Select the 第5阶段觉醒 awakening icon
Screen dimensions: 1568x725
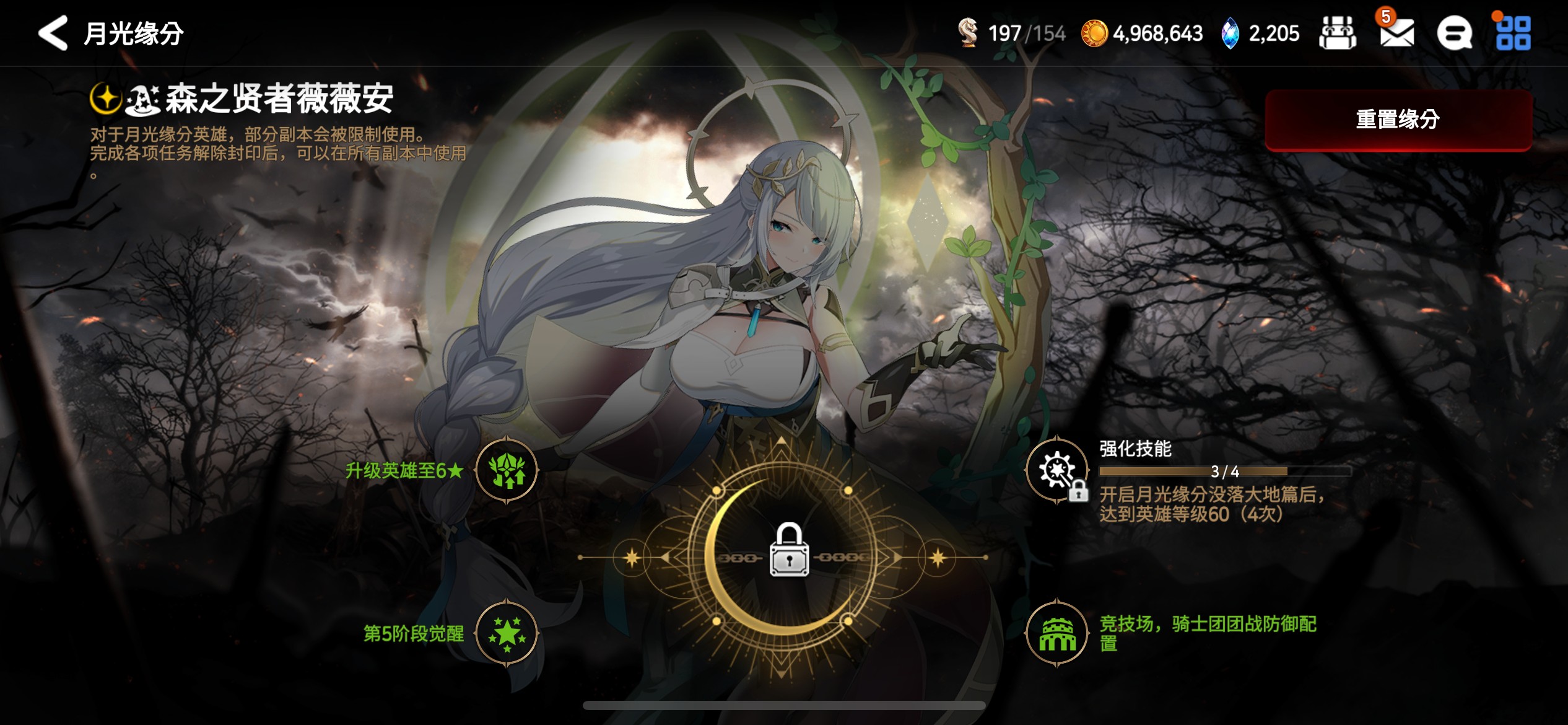click(x=507, y=633)
